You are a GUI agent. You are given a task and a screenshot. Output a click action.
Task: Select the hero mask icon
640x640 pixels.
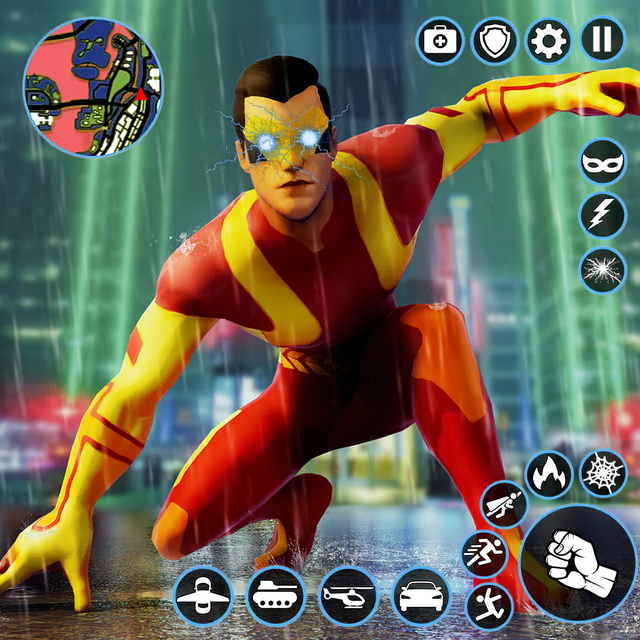click(603, 161)
